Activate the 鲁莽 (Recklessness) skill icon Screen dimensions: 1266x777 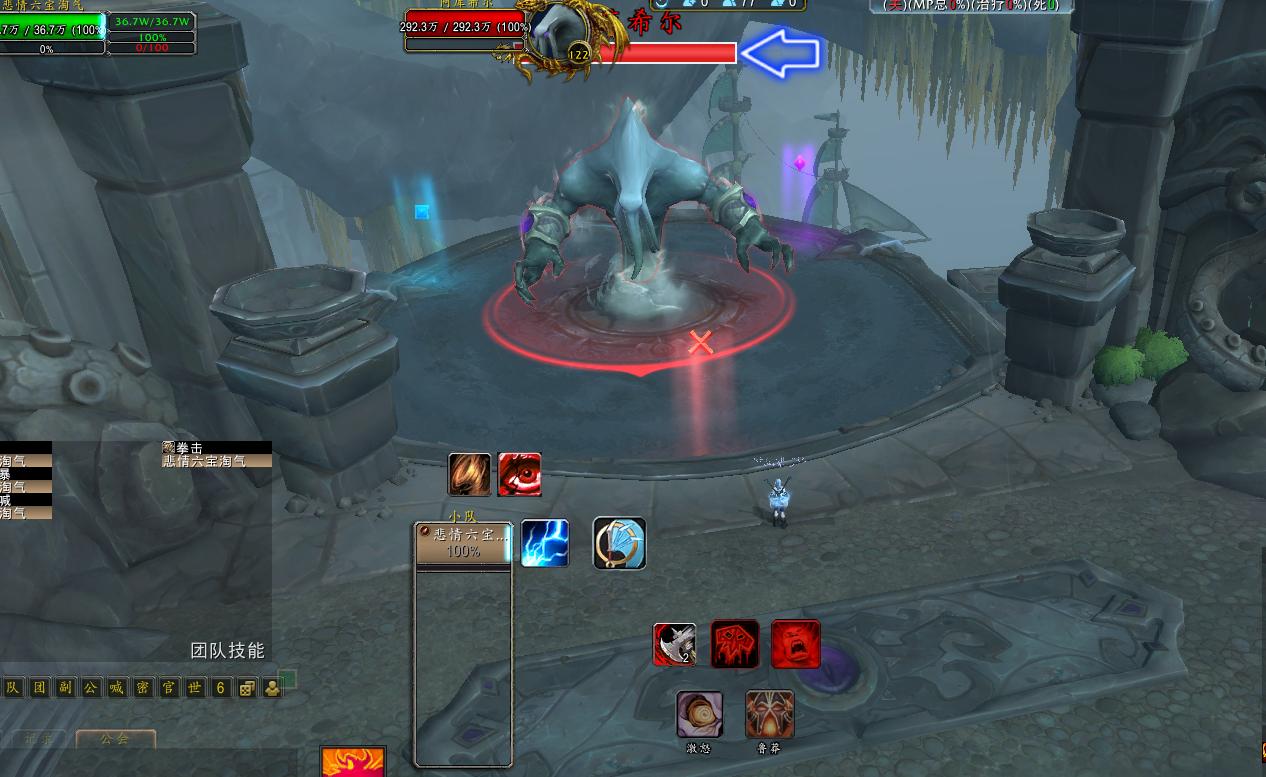coord(770,714)
